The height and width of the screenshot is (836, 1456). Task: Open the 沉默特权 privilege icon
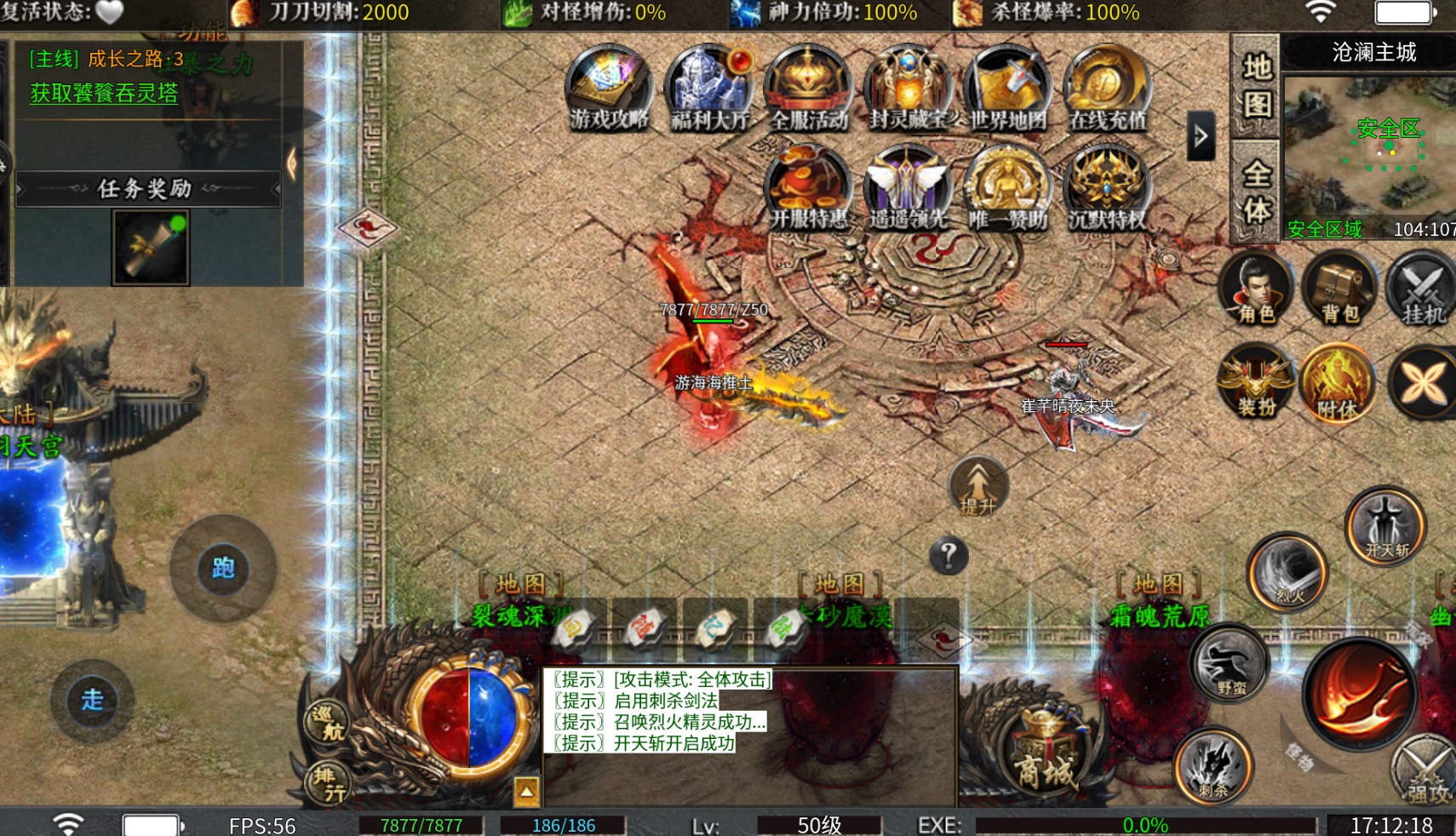coord(1107,188)
